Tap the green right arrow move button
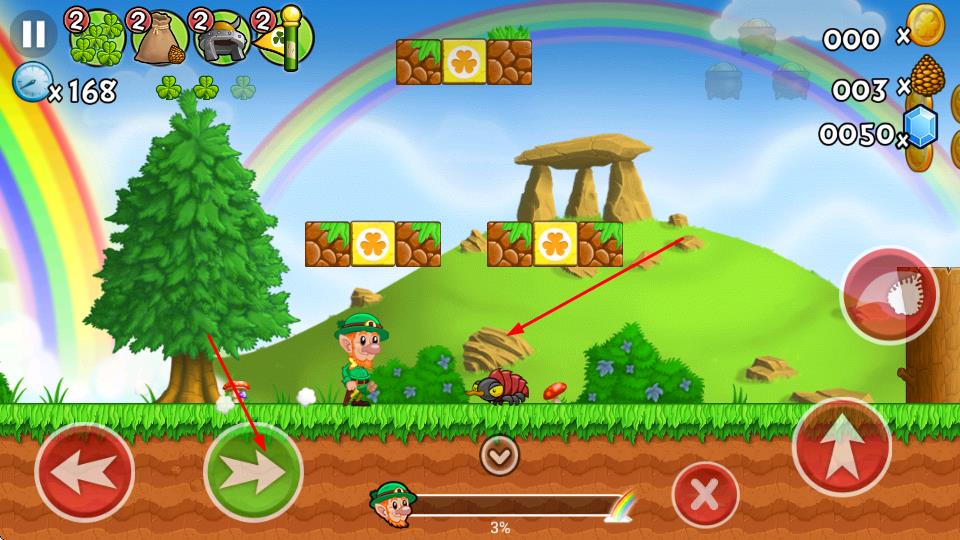Image resolution: width=960 pixels, height=540 pixels. [252, 472]
